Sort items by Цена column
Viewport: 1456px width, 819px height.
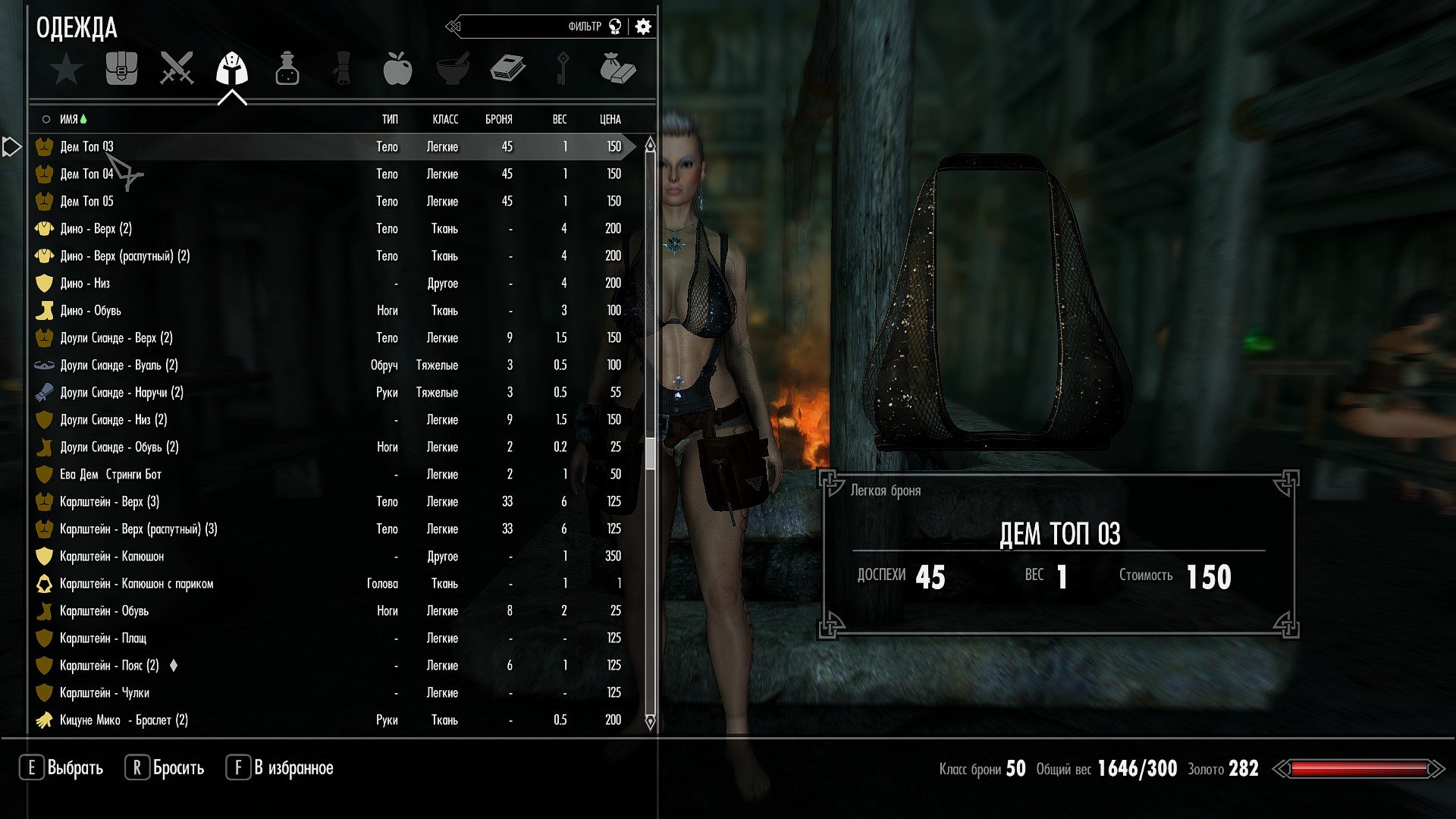(610, 119)
